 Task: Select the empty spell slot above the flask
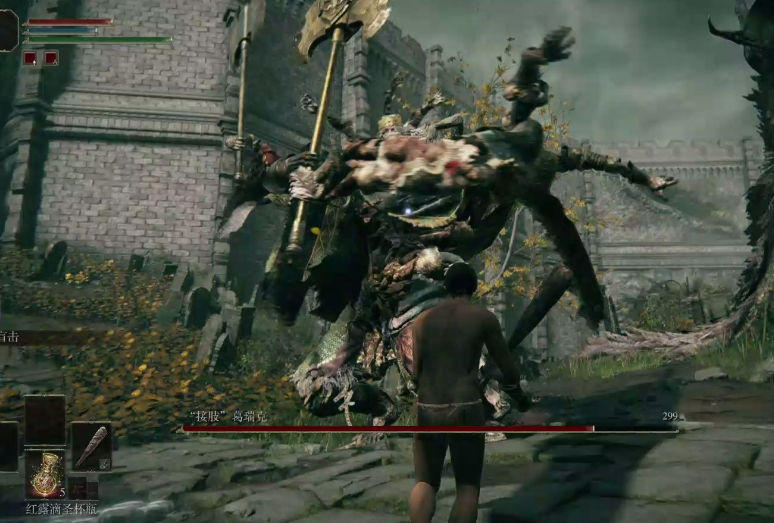(45, 420)
